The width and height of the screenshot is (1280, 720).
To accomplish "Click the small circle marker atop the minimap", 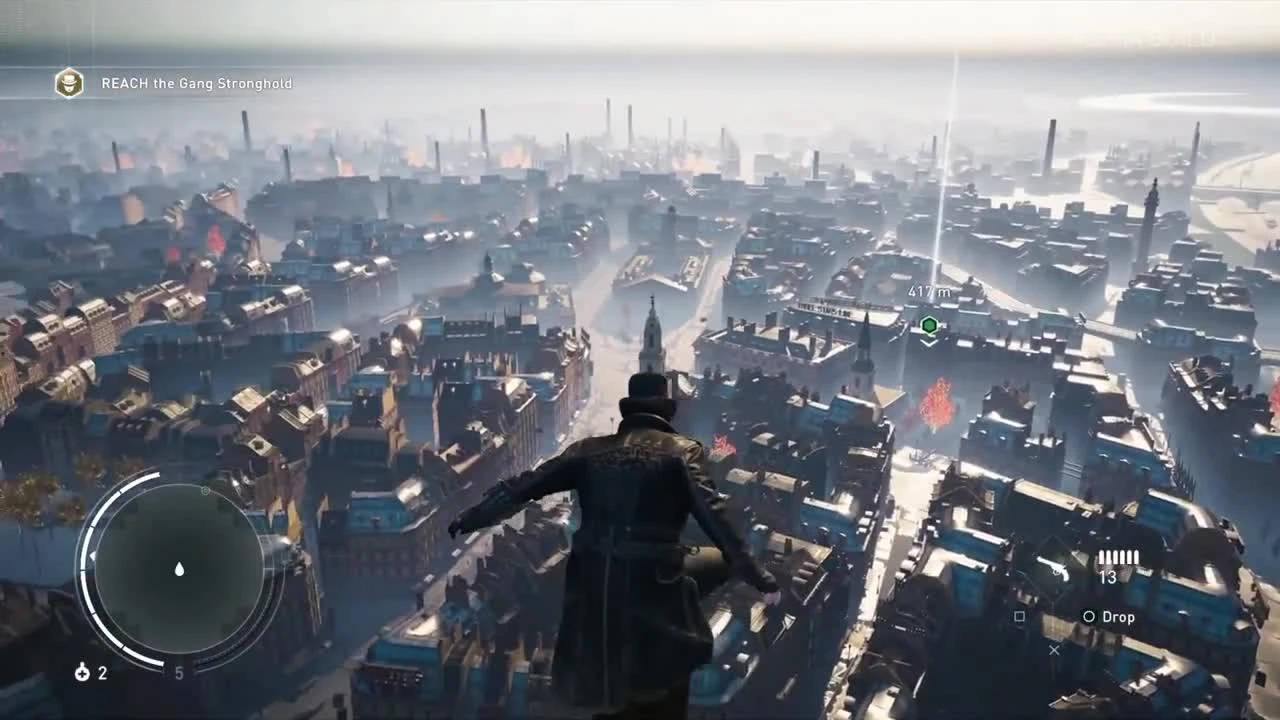I will click(205, 491).
